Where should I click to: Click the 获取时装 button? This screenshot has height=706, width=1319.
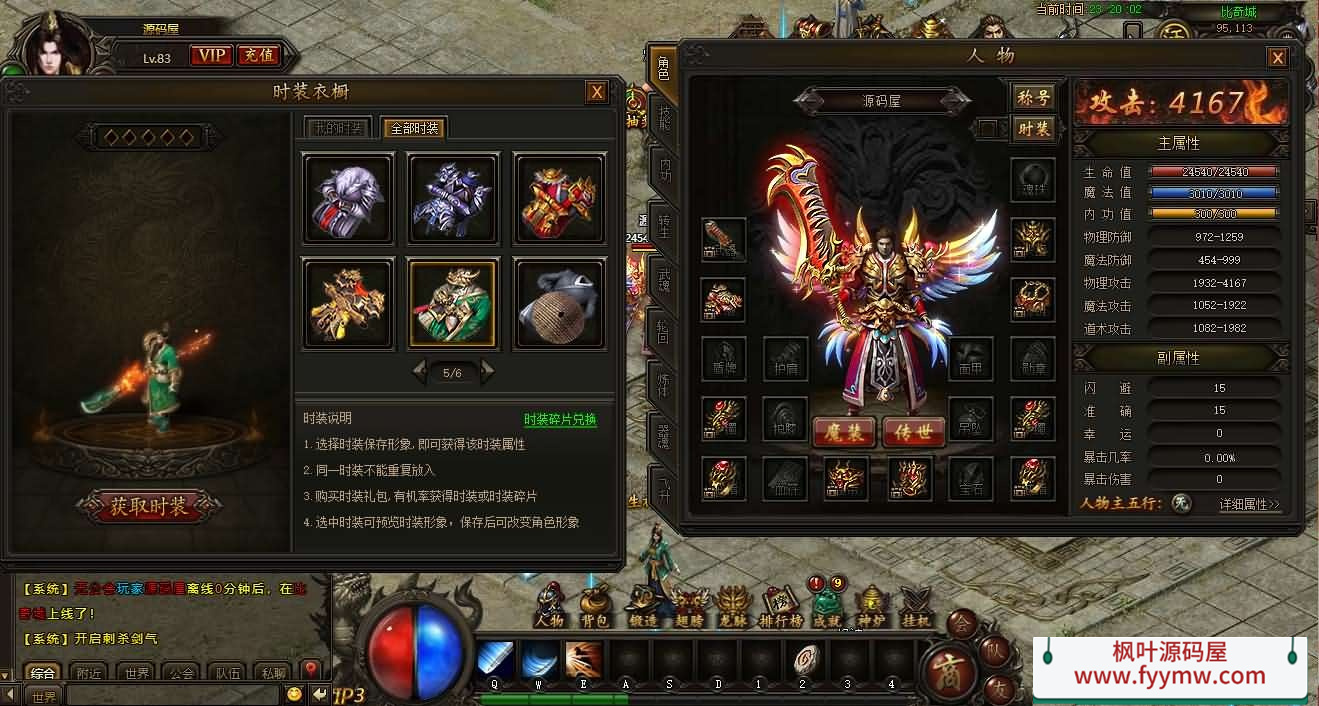[x=149, y=506]
